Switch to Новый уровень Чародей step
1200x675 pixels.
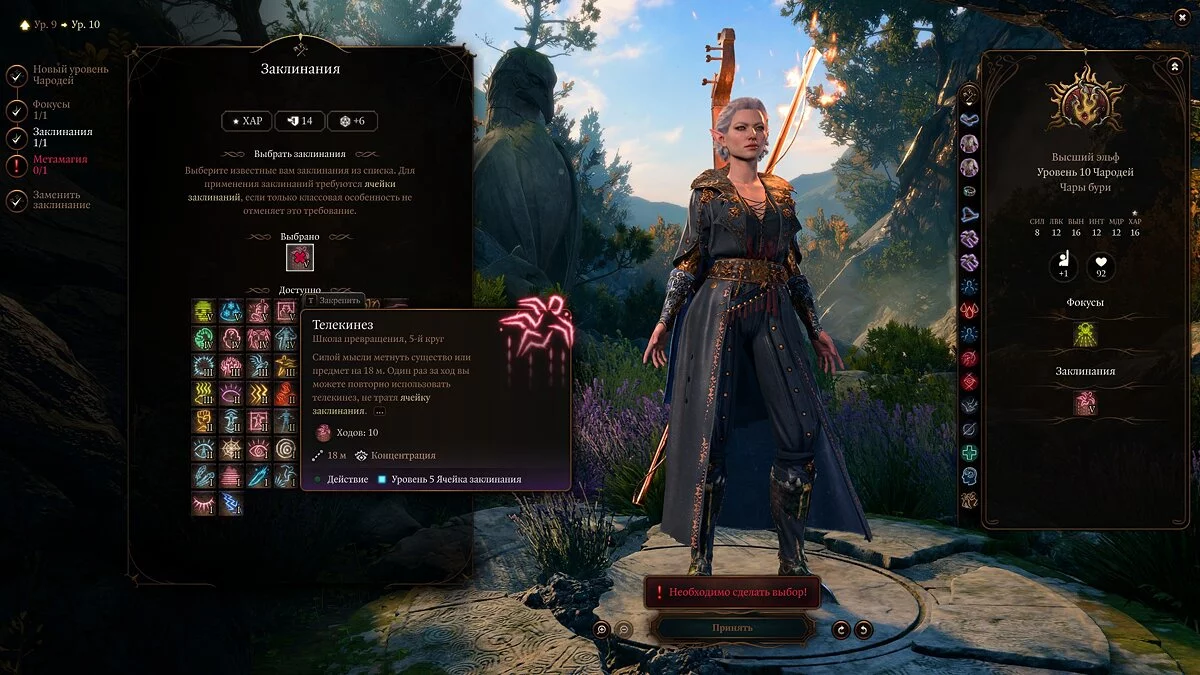click(17, 75)
